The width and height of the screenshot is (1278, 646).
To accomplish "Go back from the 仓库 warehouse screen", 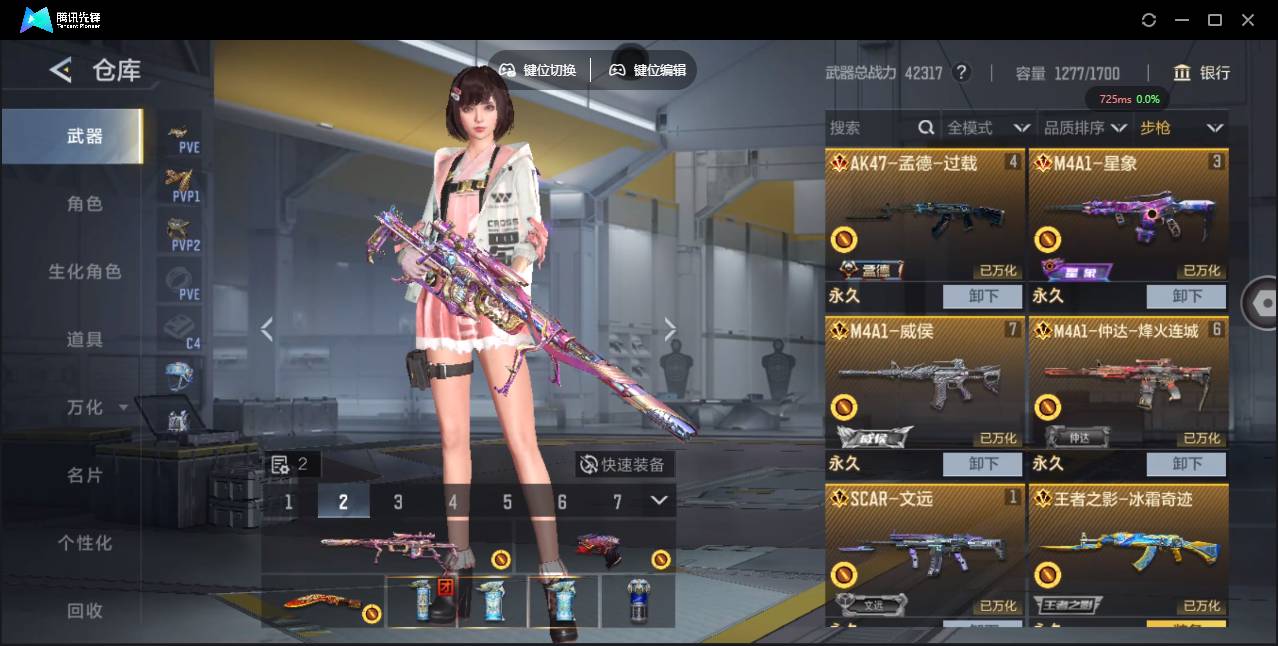I will (61, 70).
